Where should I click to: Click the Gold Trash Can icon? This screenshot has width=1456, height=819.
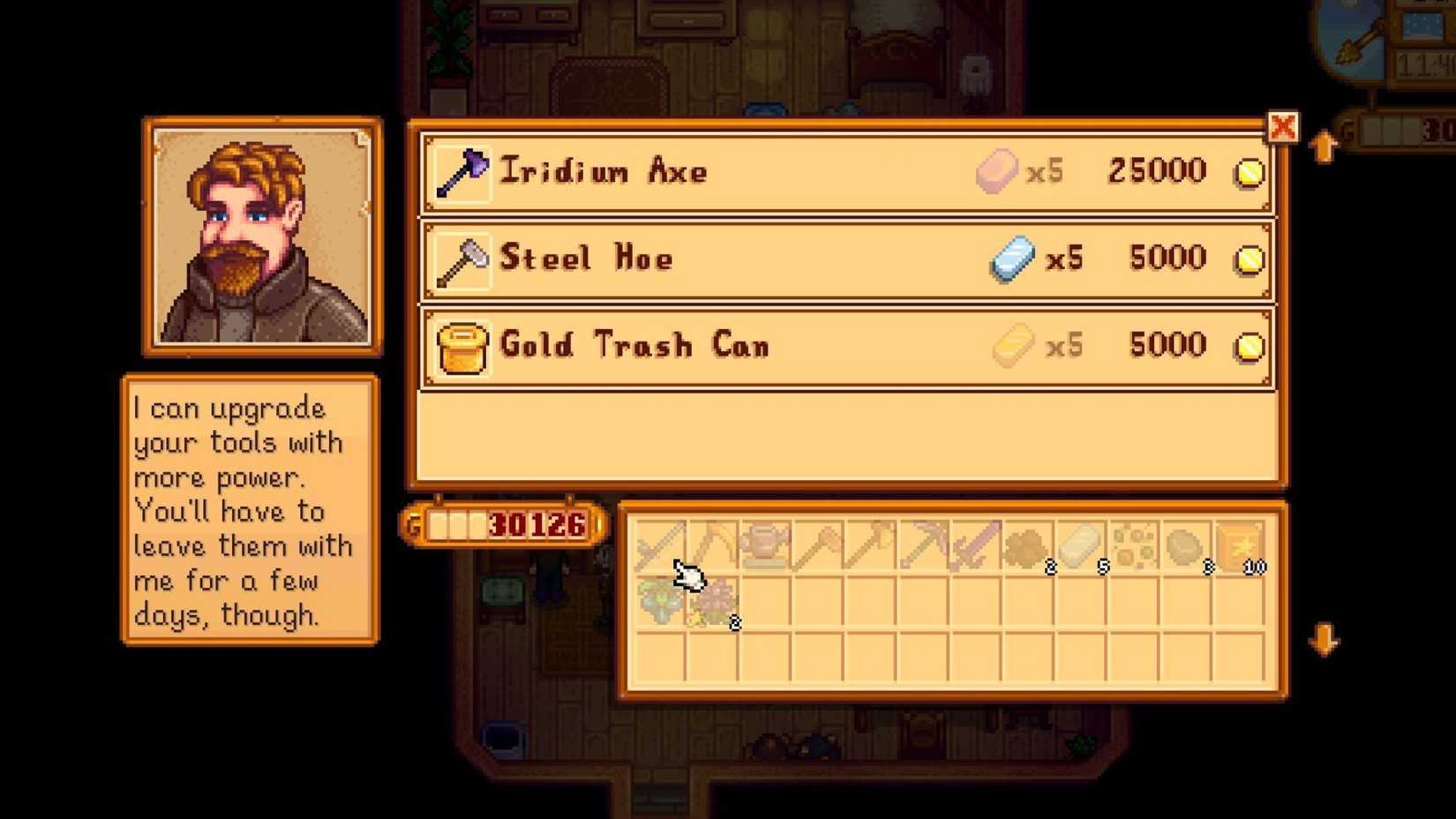[462, 346]
